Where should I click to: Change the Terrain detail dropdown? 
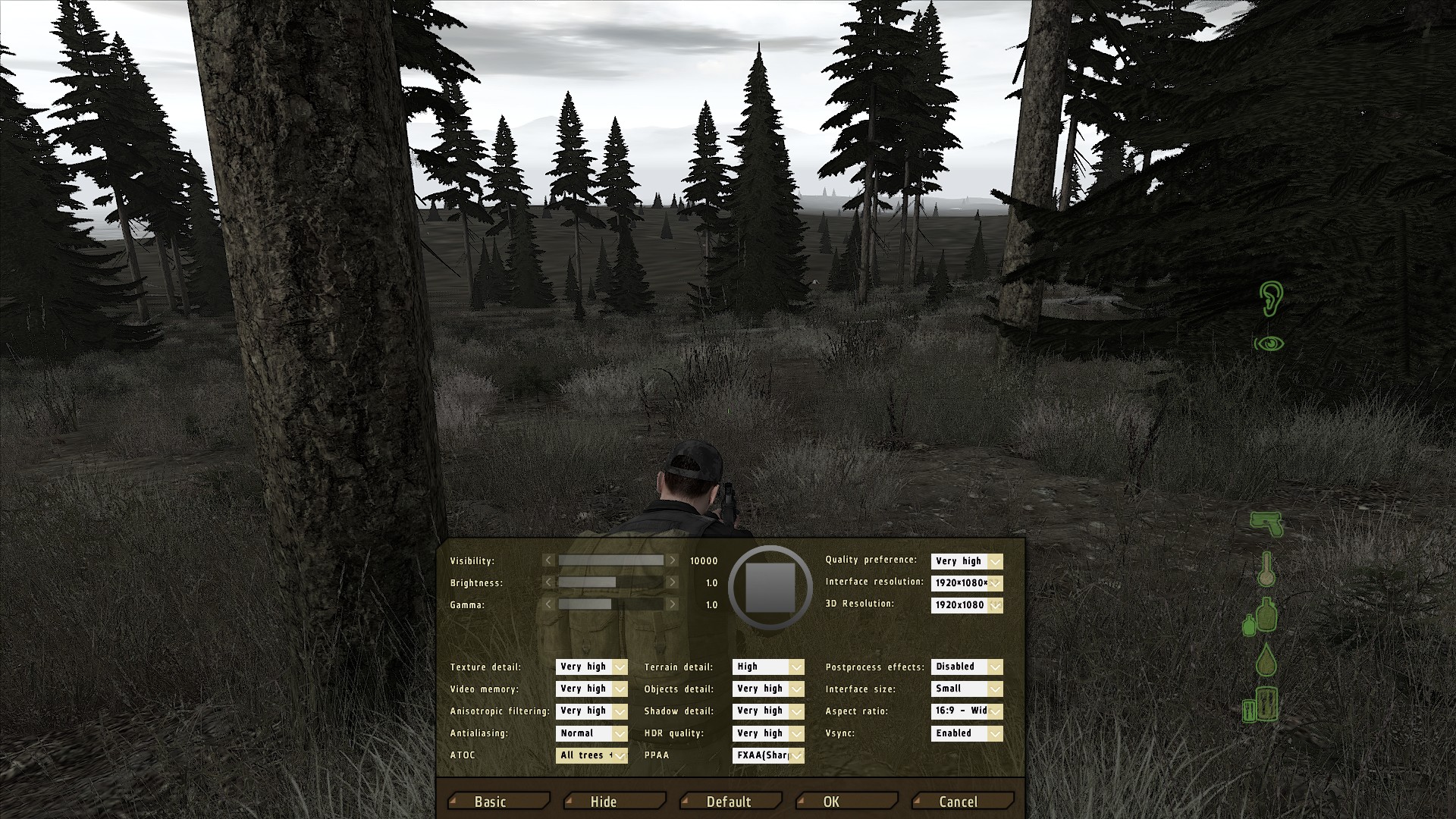[768, 667]
